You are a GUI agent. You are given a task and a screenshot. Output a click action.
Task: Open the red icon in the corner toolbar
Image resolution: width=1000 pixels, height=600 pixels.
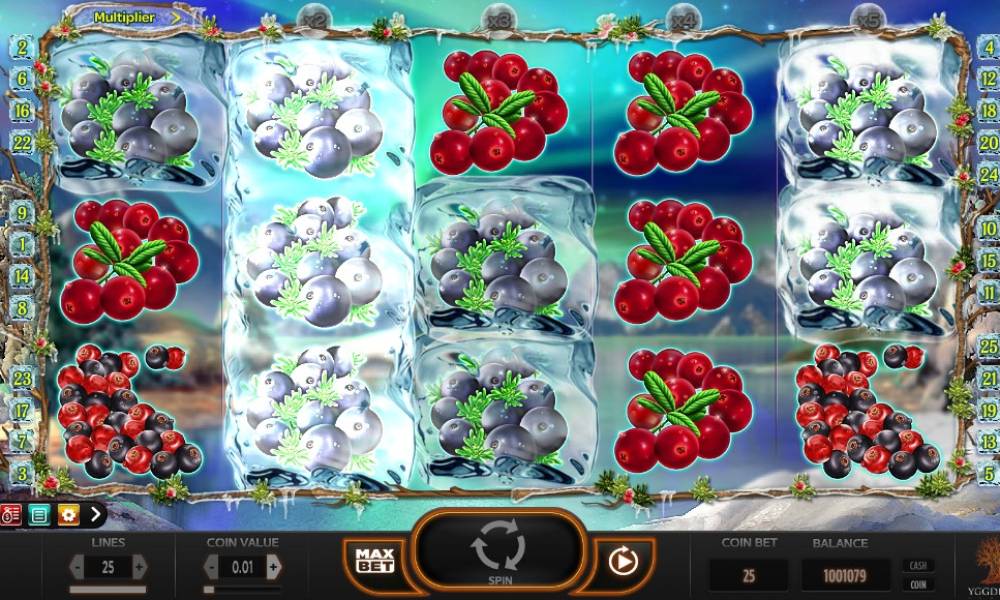12,515
